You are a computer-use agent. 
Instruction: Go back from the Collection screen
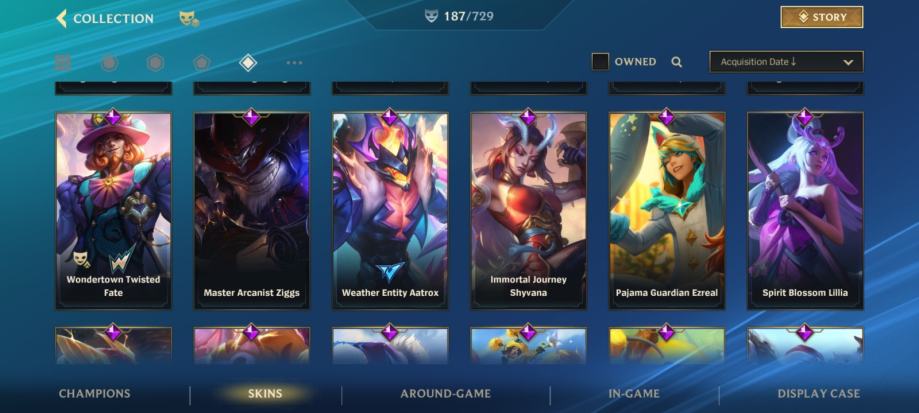[62, 18]
